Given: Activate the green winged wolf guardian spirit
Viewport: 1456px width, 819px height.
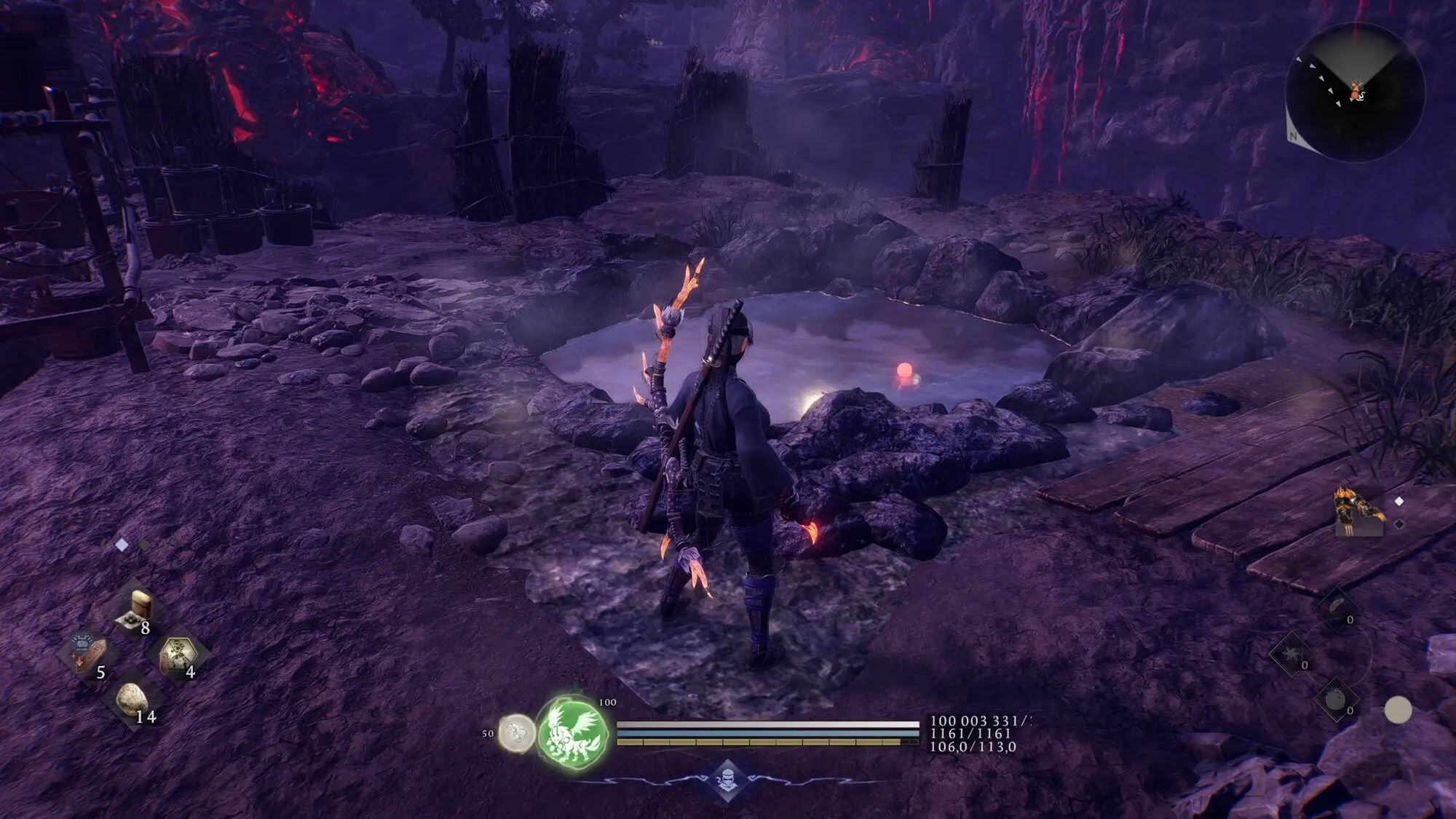Looking at the screenshot, I should [574, 732].
